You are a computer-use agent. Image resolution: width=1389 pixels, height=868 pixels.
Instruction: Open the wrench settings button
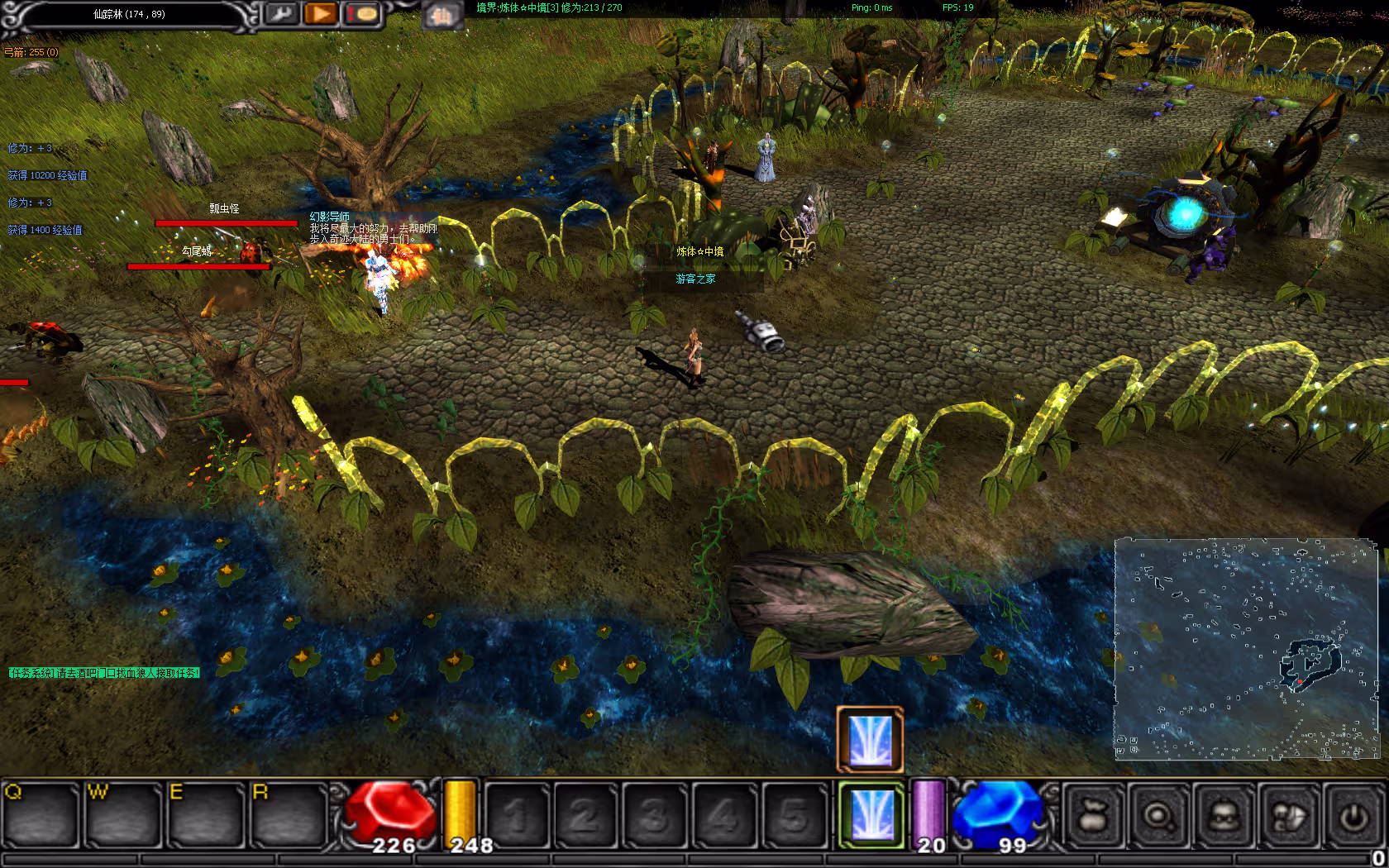(282, 14)
